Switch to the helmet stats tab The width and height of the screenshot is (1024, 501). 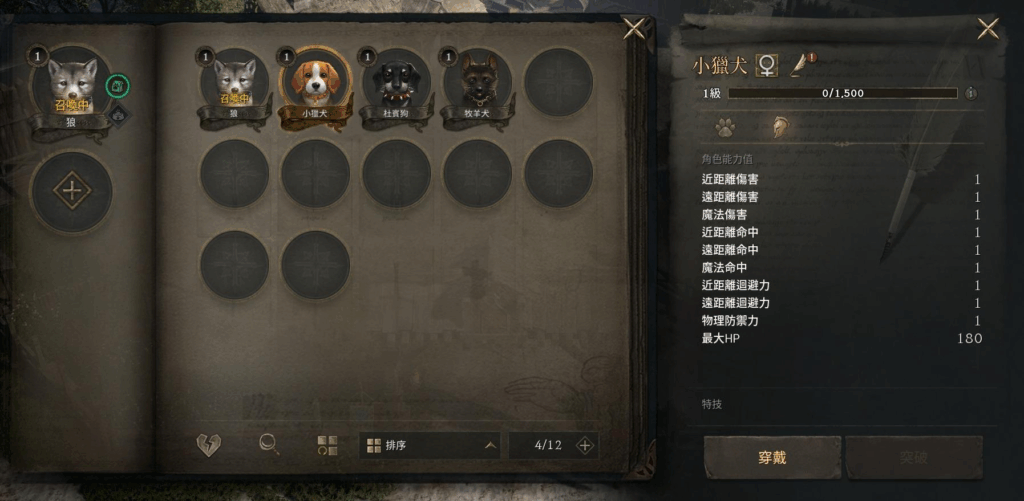point(777,127)
